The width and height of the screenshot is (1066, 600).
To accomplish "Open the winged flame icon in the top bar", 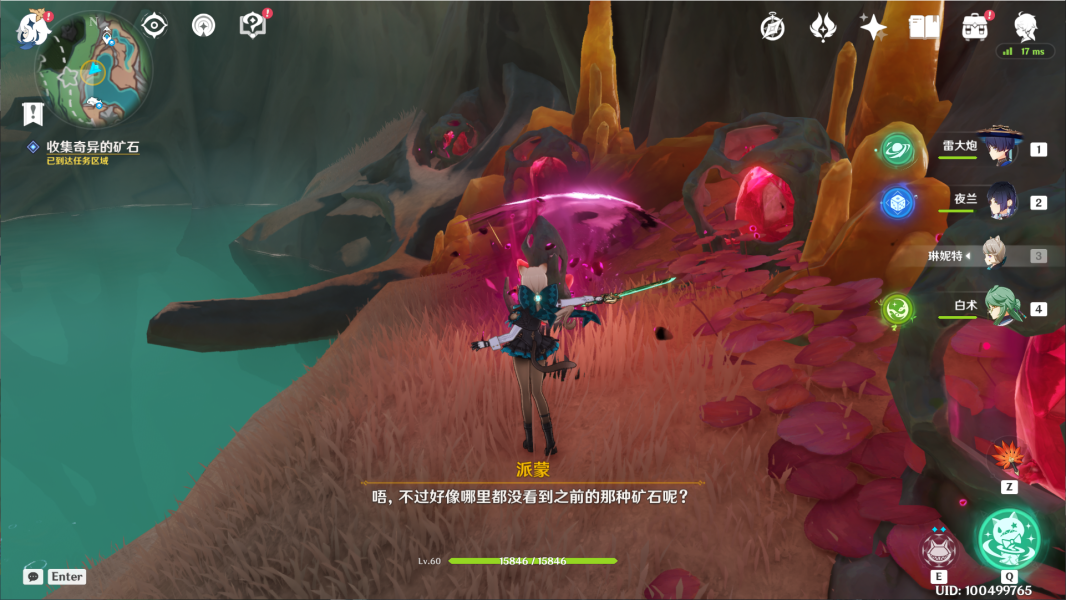I will tap(823, 27).
